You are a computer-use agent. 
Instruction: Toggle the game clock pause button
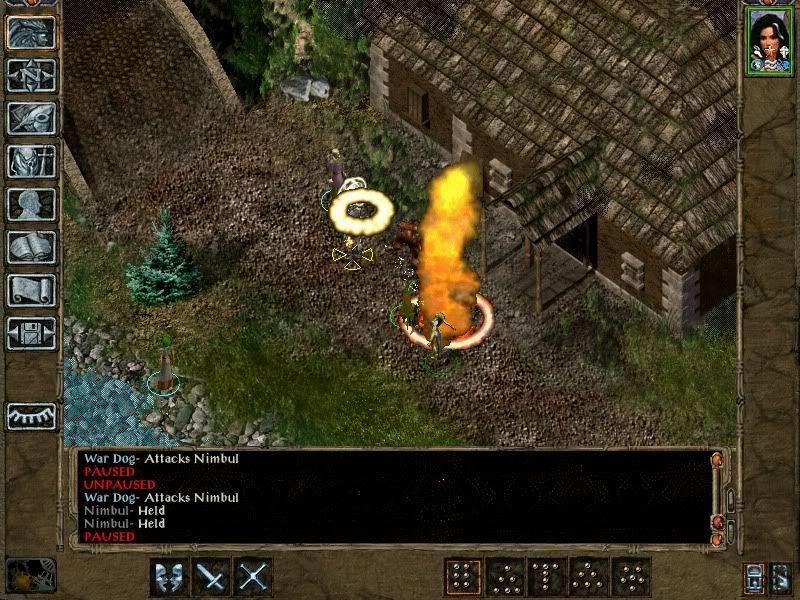[30, 575]
